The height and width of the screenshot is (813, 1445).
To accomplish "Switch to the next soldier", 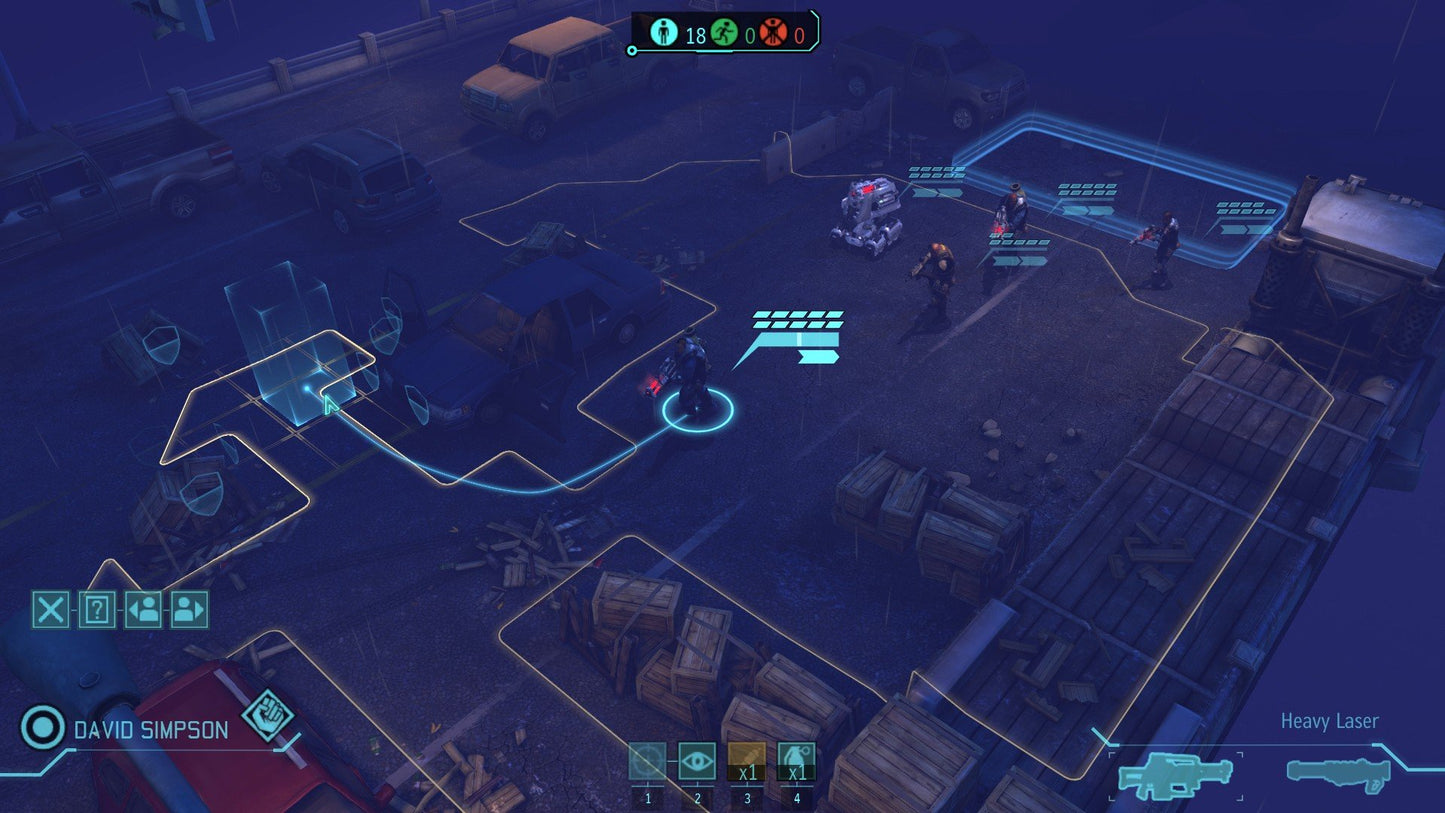I will (x=190, y=607).
